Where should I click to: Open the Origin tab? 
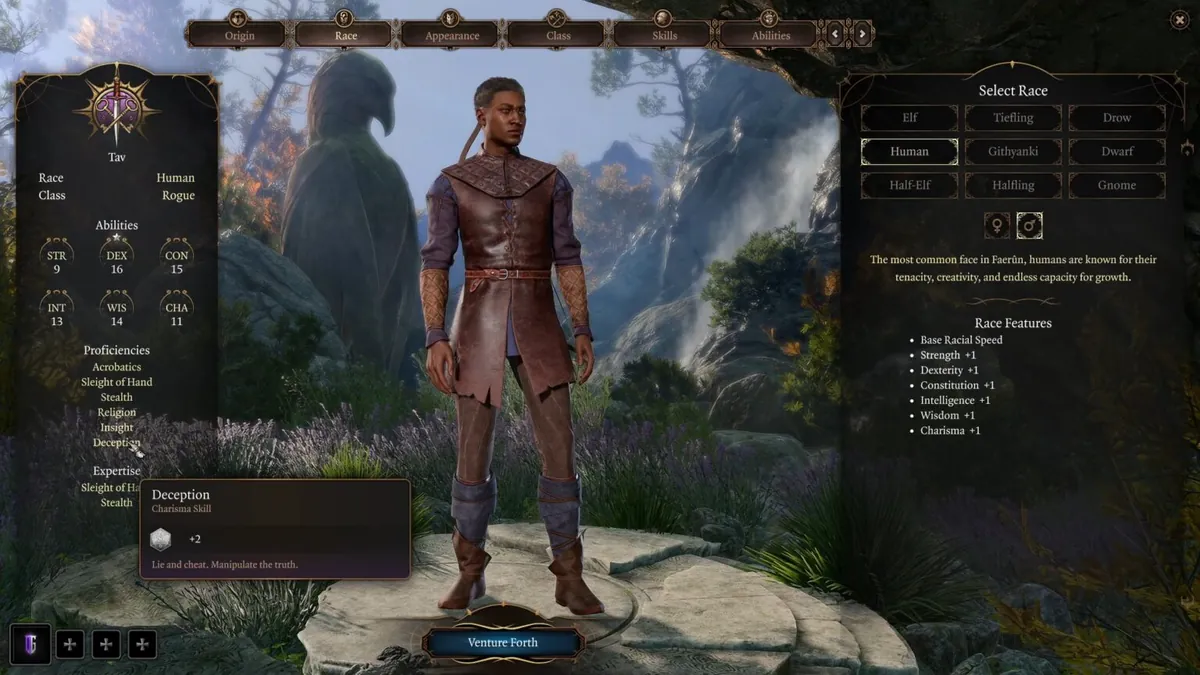click(239, 35)
